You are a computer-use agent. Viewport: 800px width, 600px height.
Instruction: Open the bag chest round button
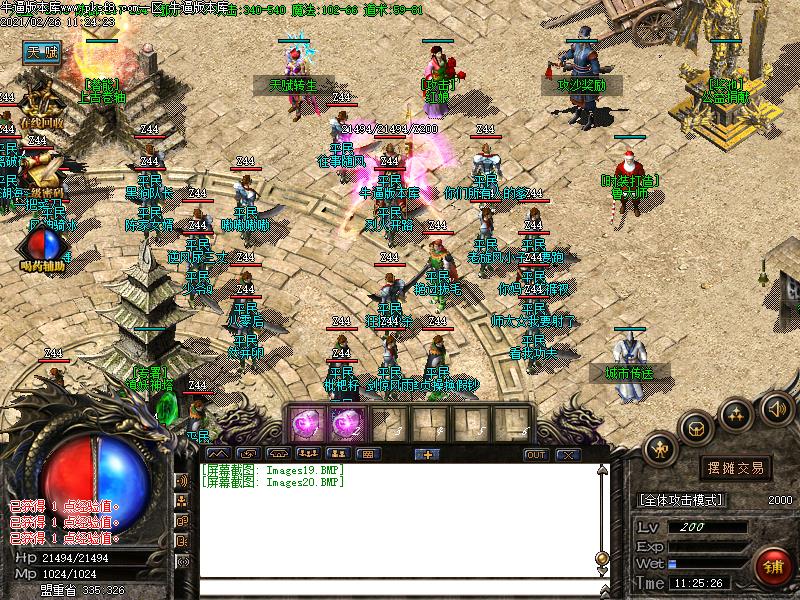click(696, 428)
